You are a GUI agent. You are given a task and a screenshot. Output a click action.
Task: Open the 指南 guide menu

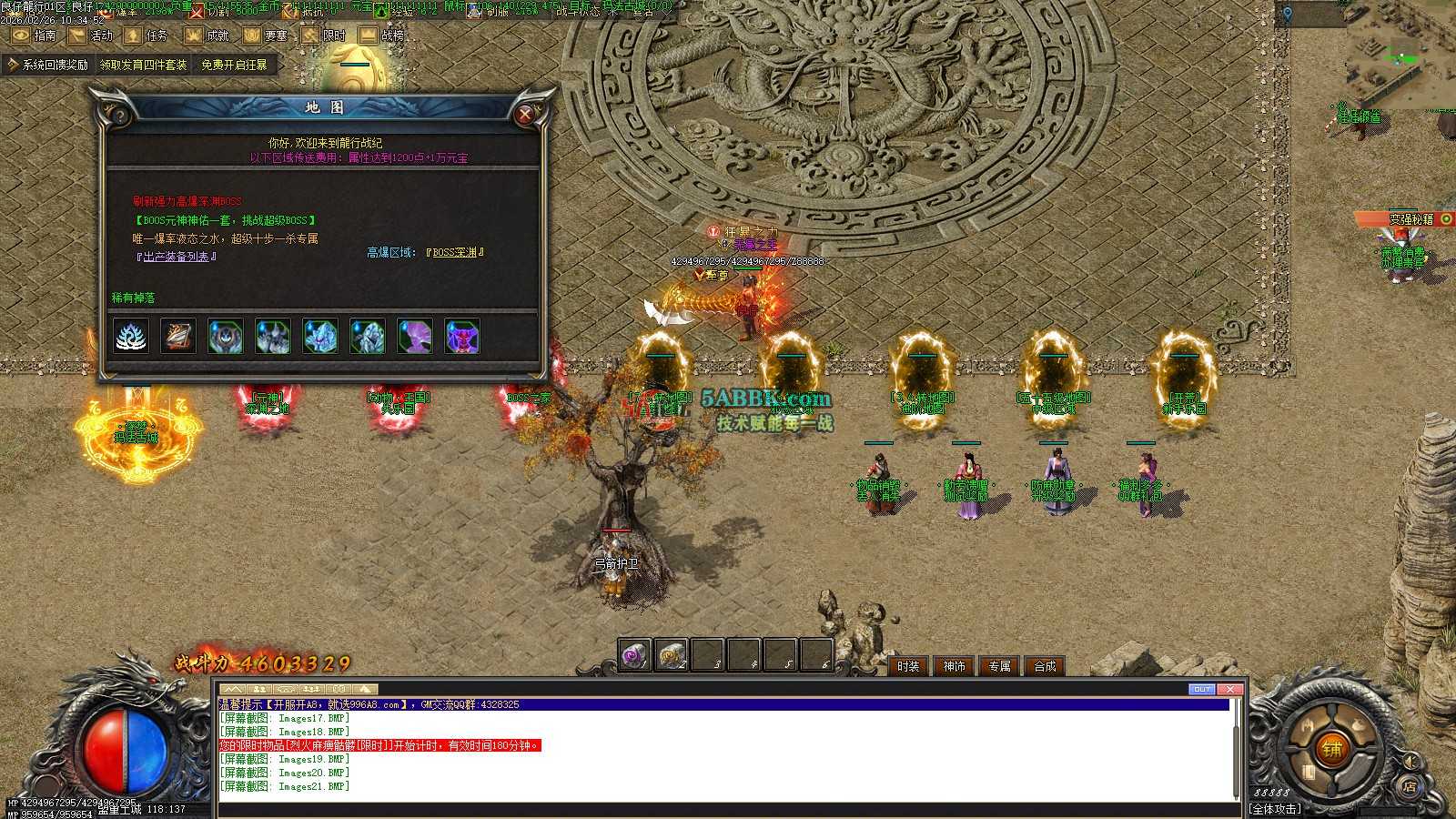point(34,35)
